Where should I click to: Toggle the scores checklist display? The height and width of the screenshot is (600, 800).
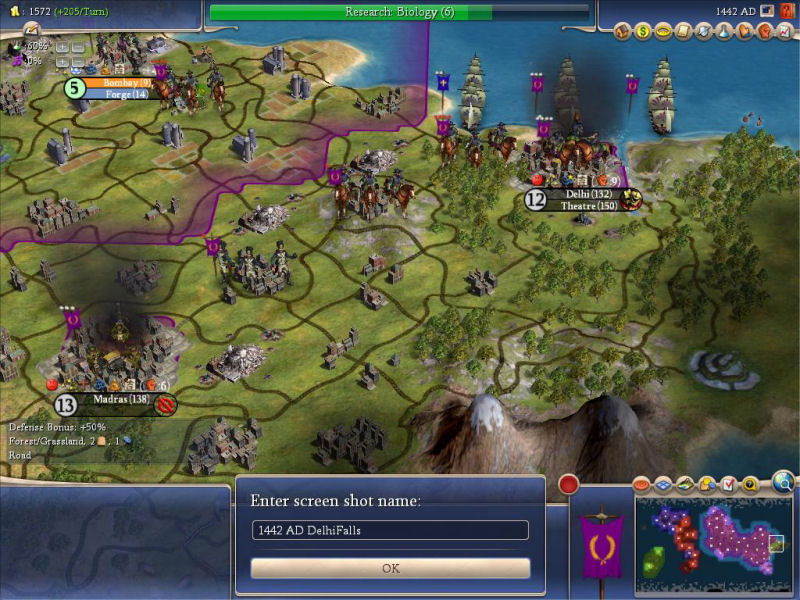tap(728, 485)
